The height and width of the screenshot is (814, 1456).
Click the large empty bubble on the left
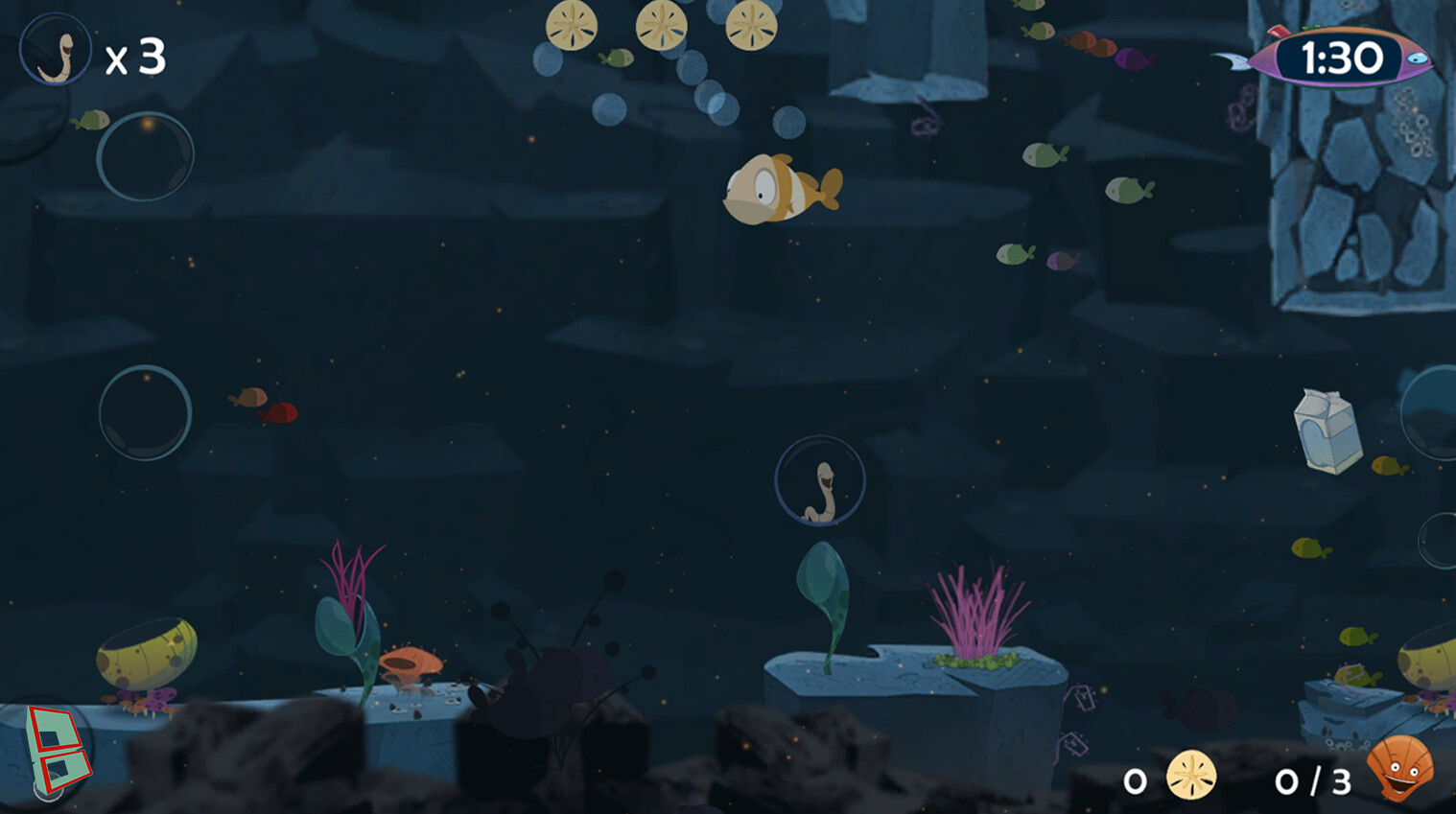coord(144,412)
